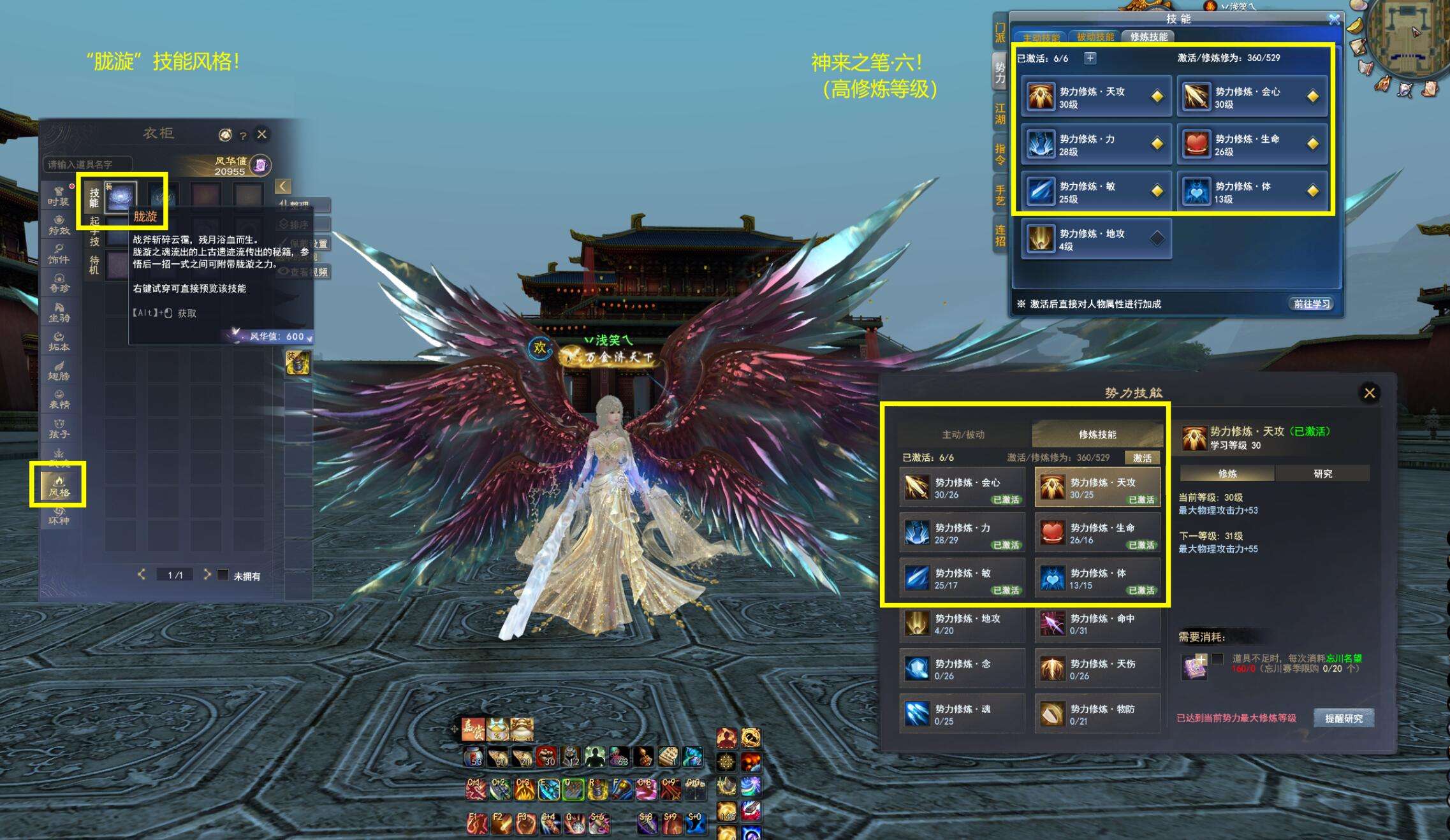Switch to the 研究 research tab

point(1322,474)
